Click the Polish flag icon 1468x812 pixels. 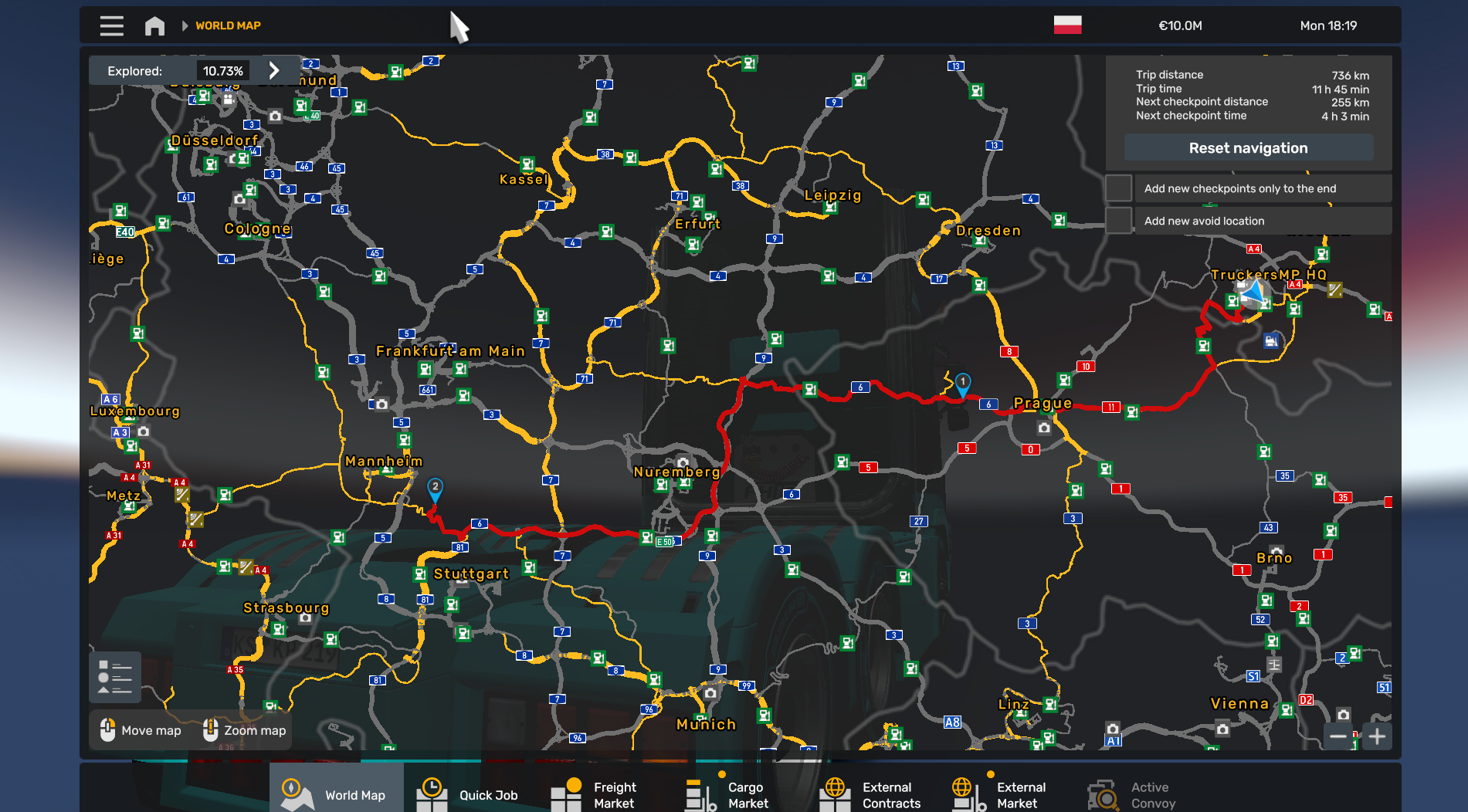point(1066,25)
